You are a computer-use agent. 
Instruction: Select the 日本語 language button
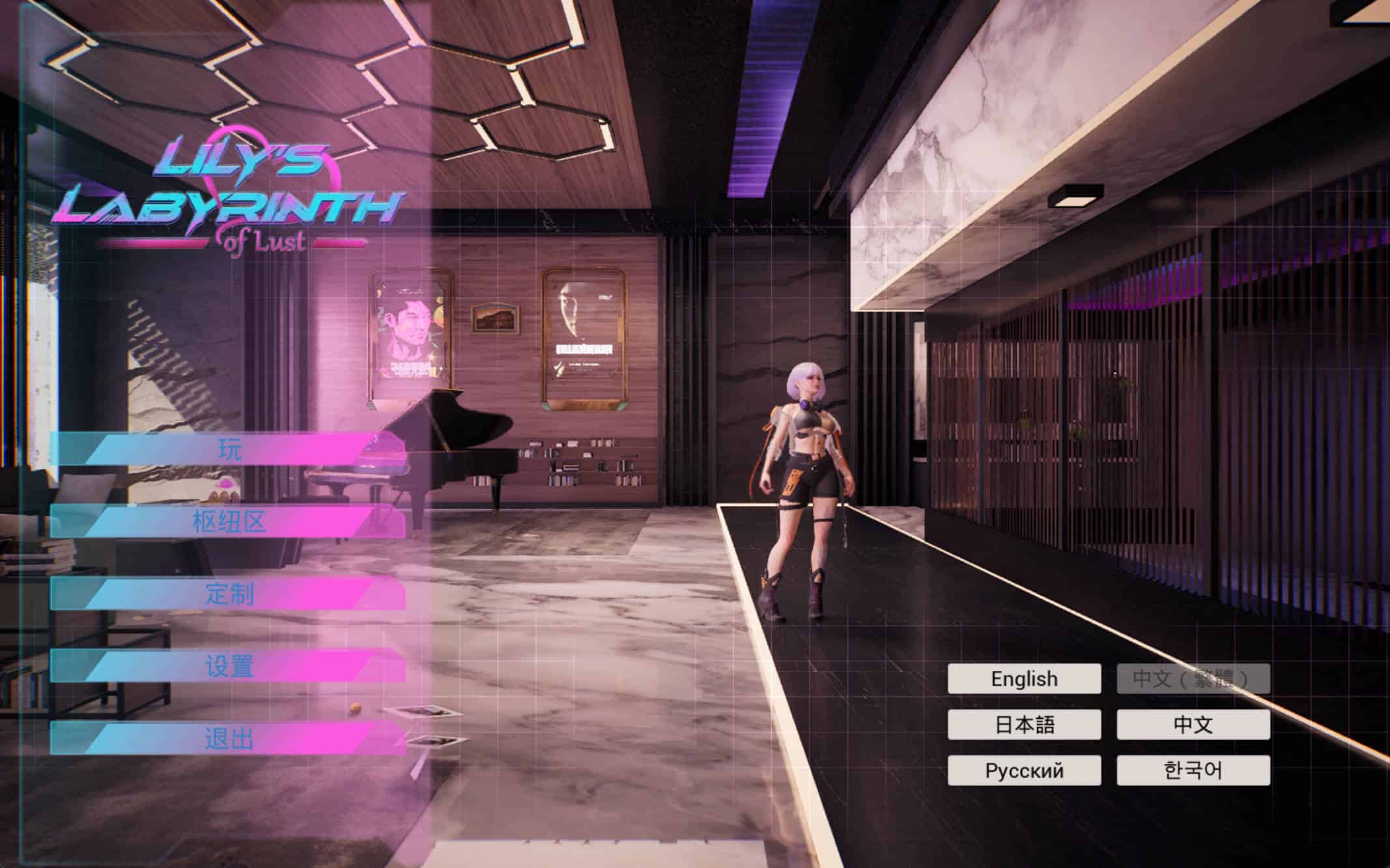(1024, 725)
